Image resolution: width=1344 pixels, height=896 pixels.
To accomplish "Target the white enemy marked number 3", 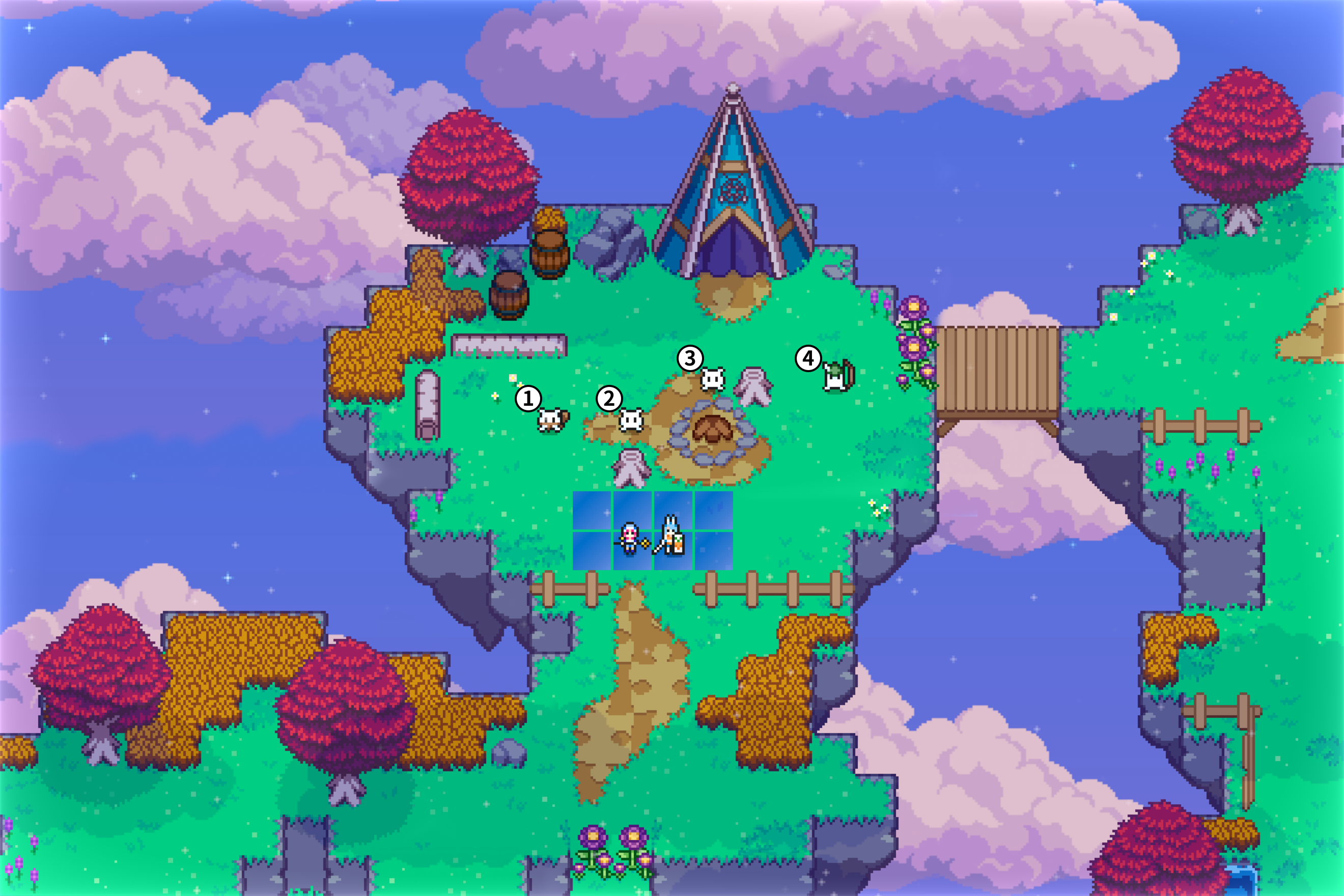I will pyautogui.click(x=713, y=379).
